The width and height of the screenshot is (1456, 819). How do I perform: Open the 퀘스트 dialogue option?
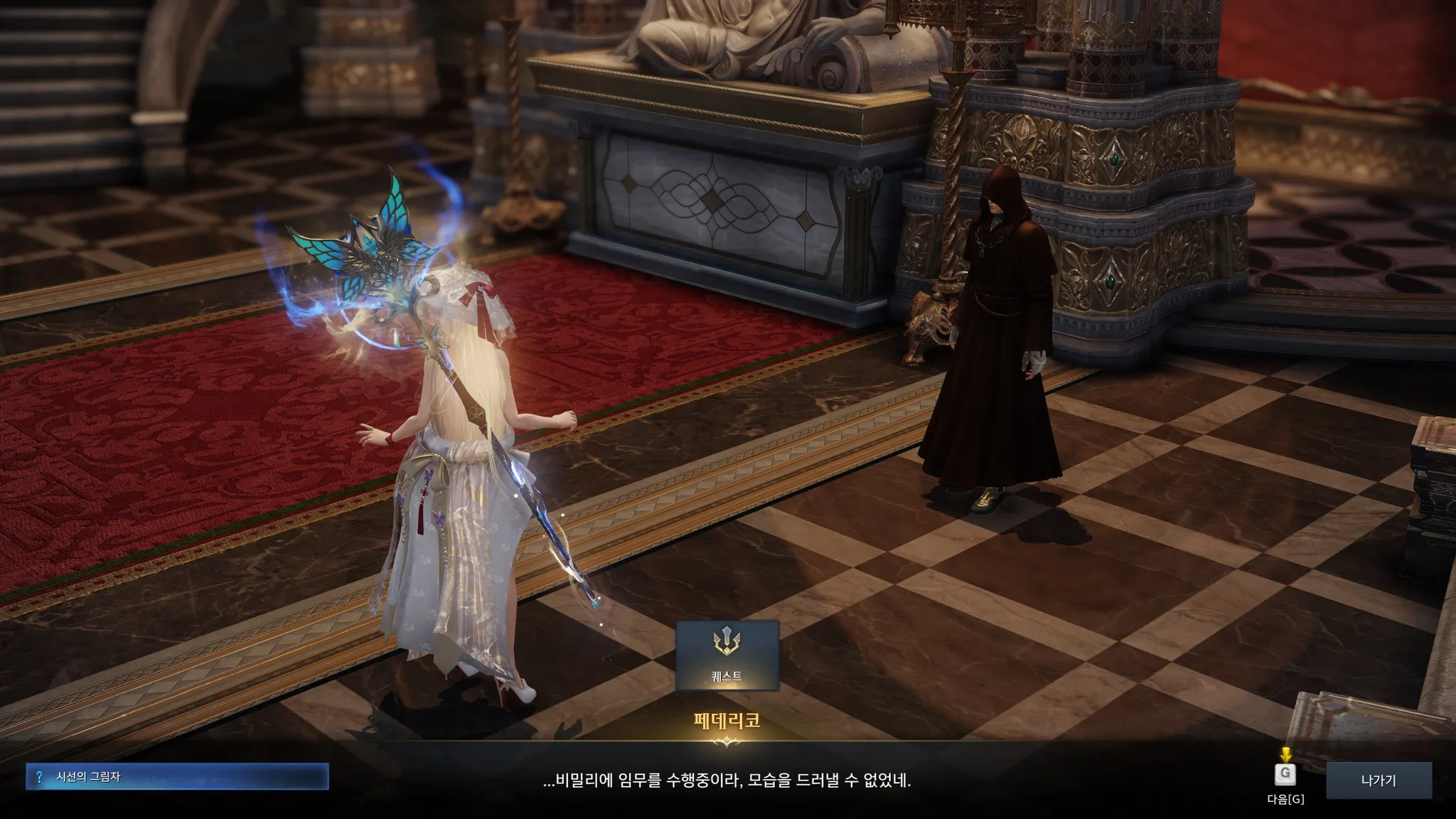[727, 655]
